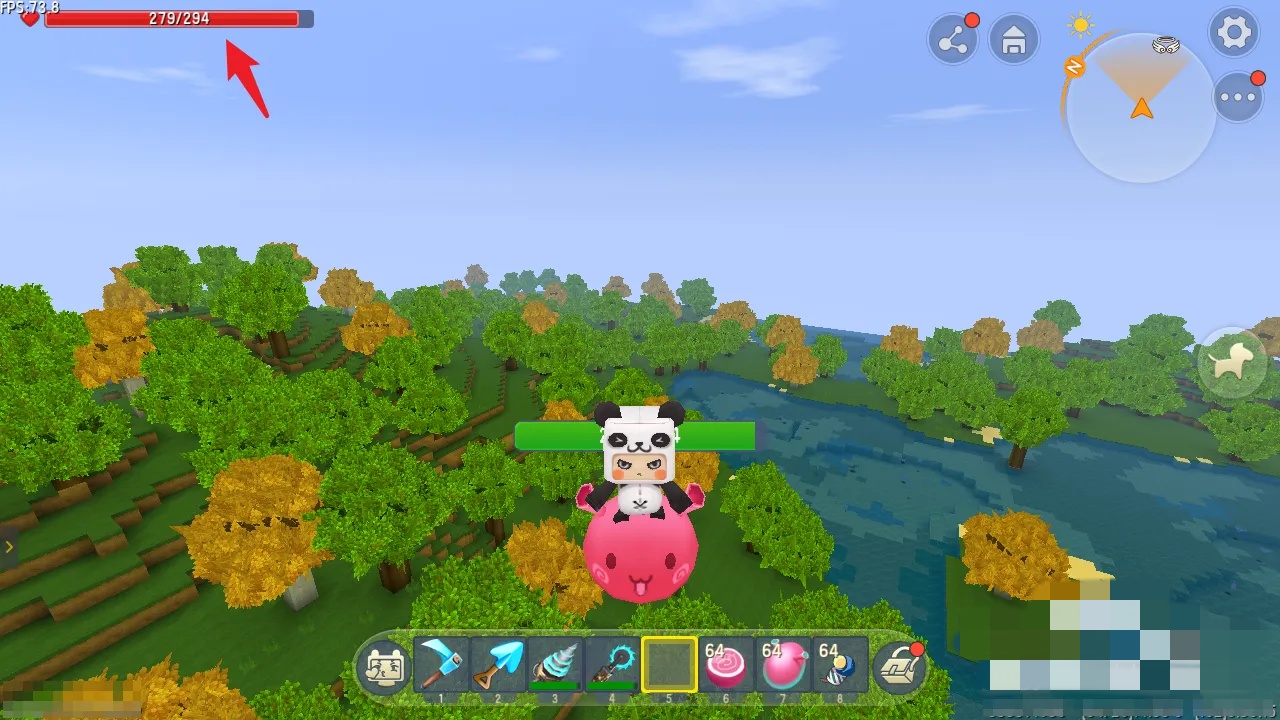Select the empty highlighted slot 5

pos(669,665)
